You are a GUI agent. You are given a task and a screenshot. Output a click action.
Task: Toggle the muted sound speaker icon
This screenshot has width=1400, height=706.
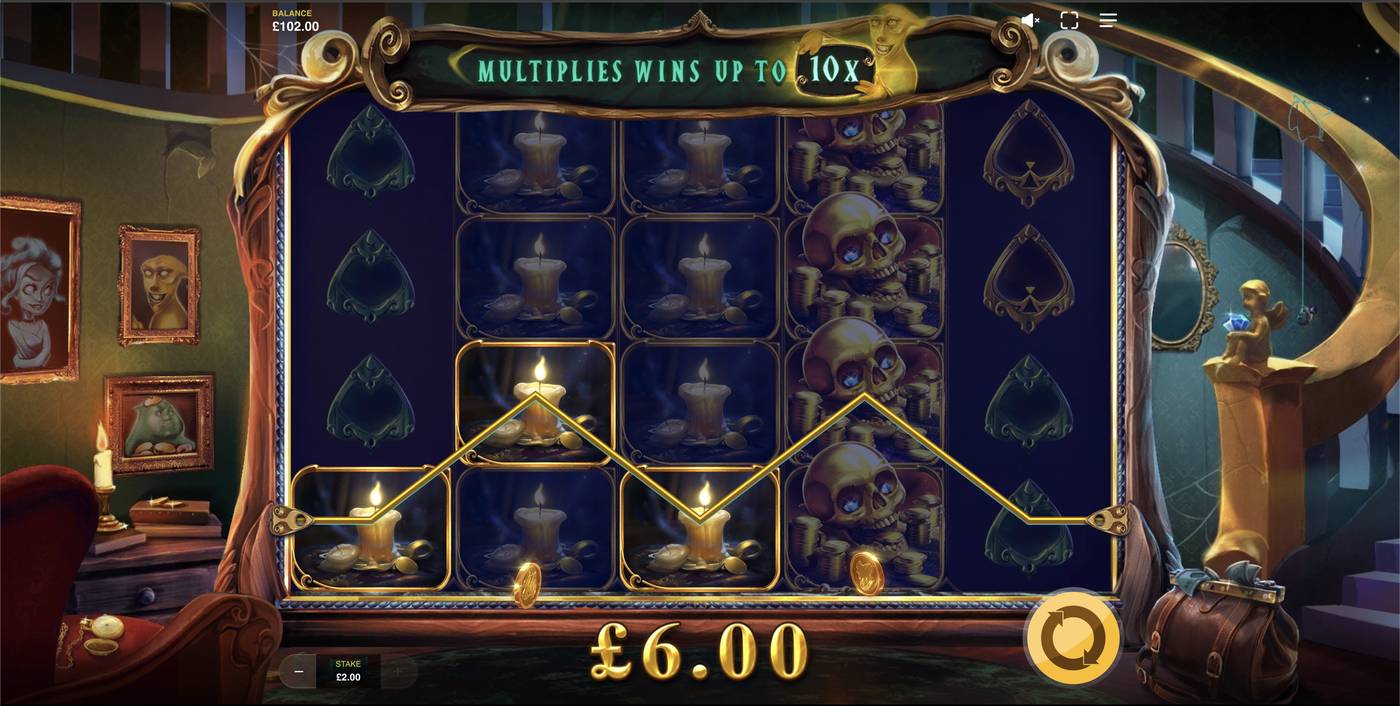[x=1030, y=20]
